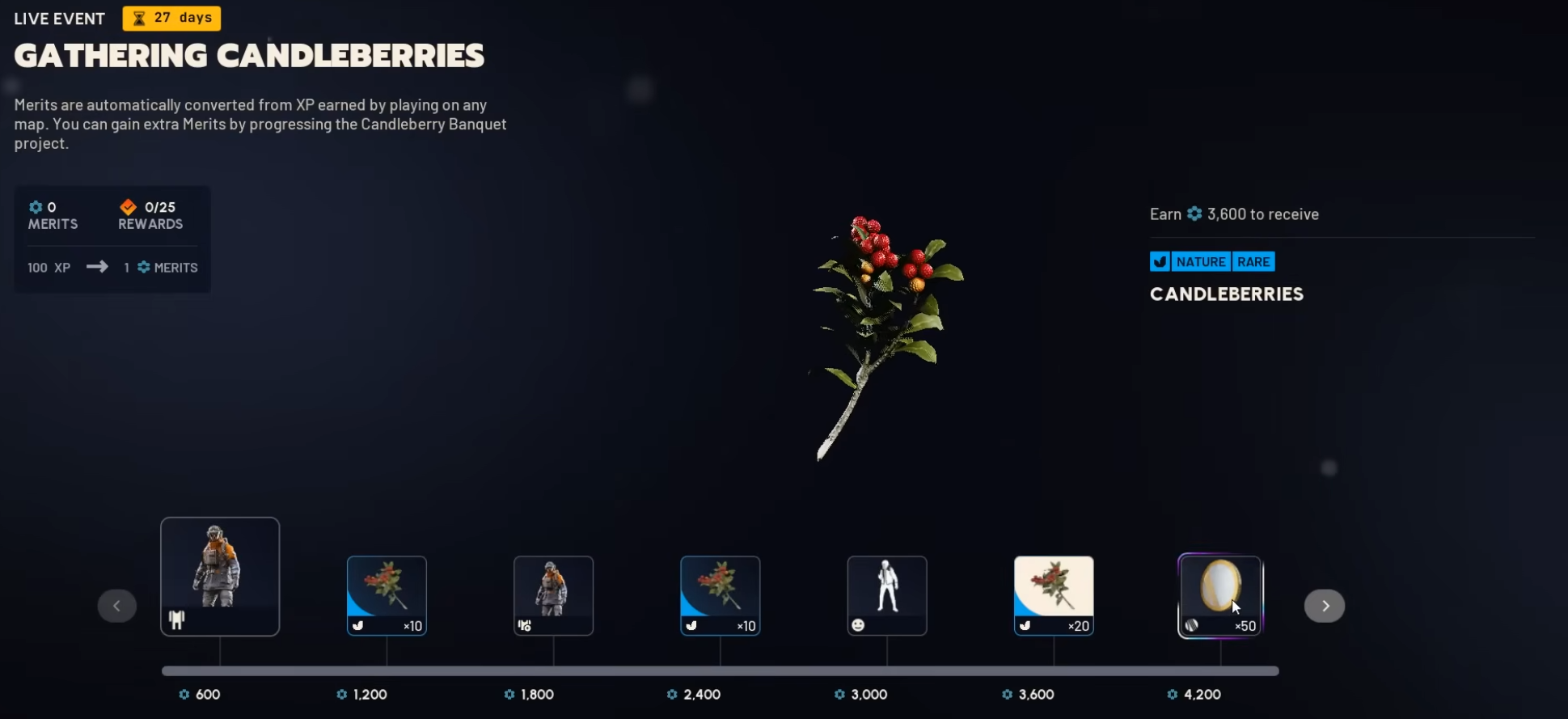This screenshot has height=719, width=1568.
Task: Select the GATHERING CANDLEBERRIES event header
Action: point(249,55)
